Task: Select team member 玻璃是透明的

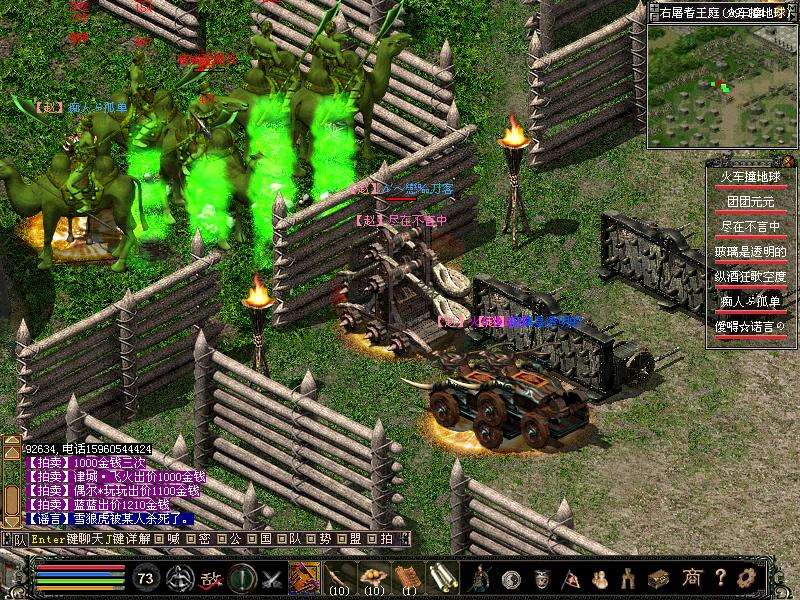Action: 750,251
